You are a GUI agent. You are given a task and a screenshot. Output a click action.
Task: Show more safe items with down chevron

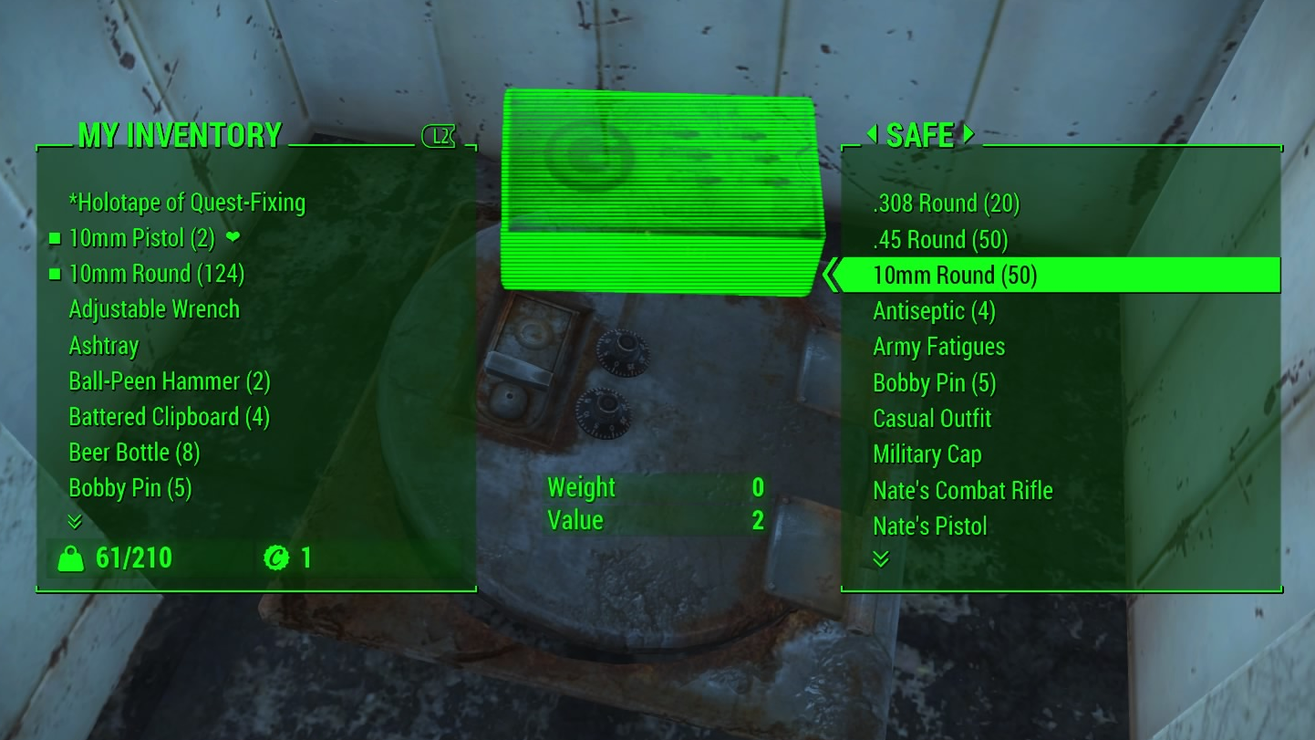880,558
